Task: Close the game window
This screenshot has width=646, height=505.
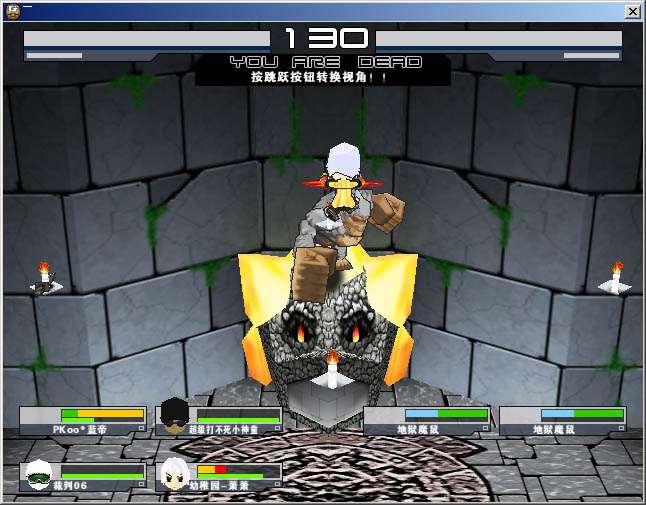Action: click(x=632, y=11)
